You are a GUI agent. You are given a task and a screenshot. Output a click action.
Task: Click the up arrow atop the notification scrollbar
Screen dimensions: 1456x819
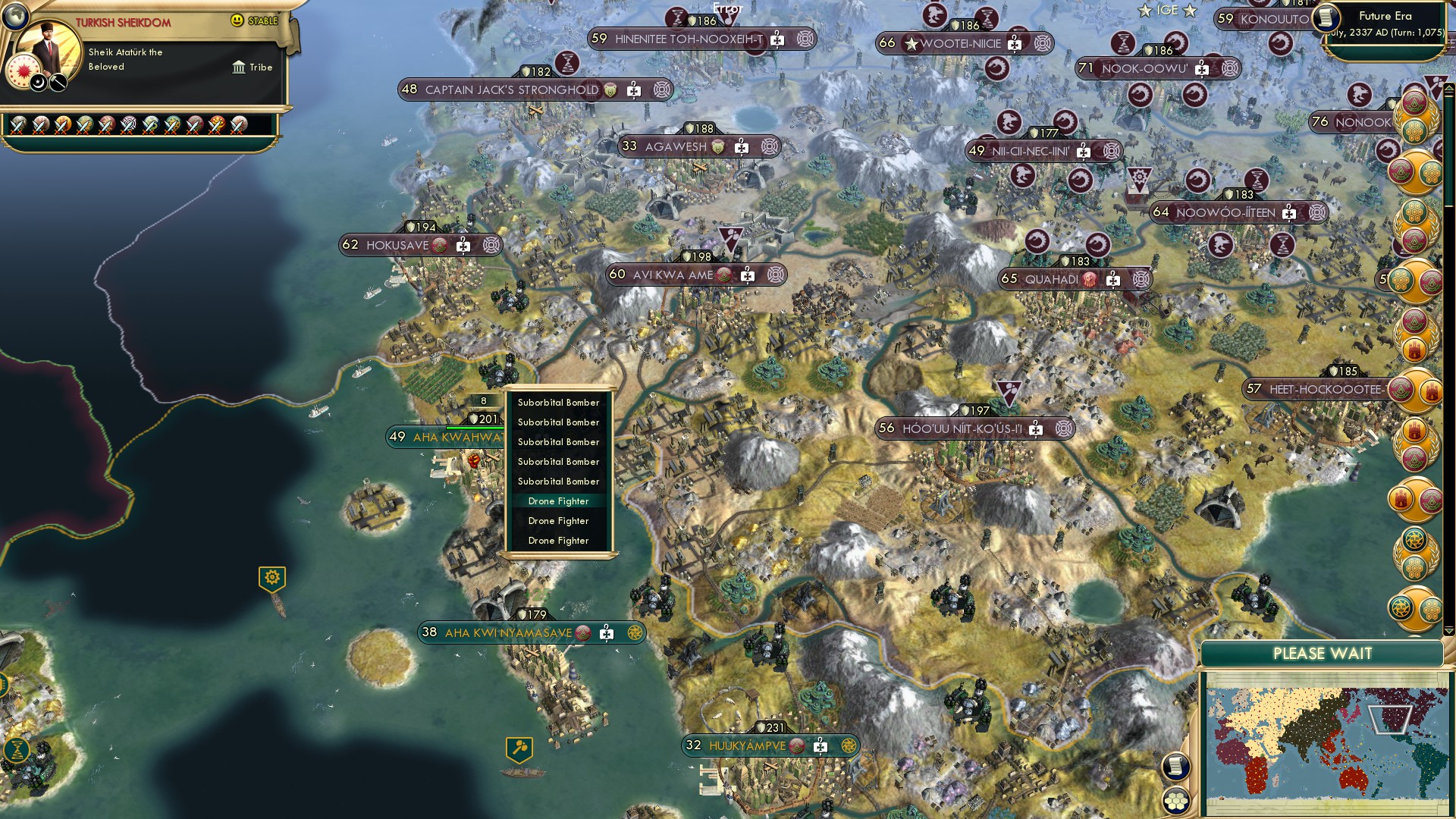[x=1449, y=86]
